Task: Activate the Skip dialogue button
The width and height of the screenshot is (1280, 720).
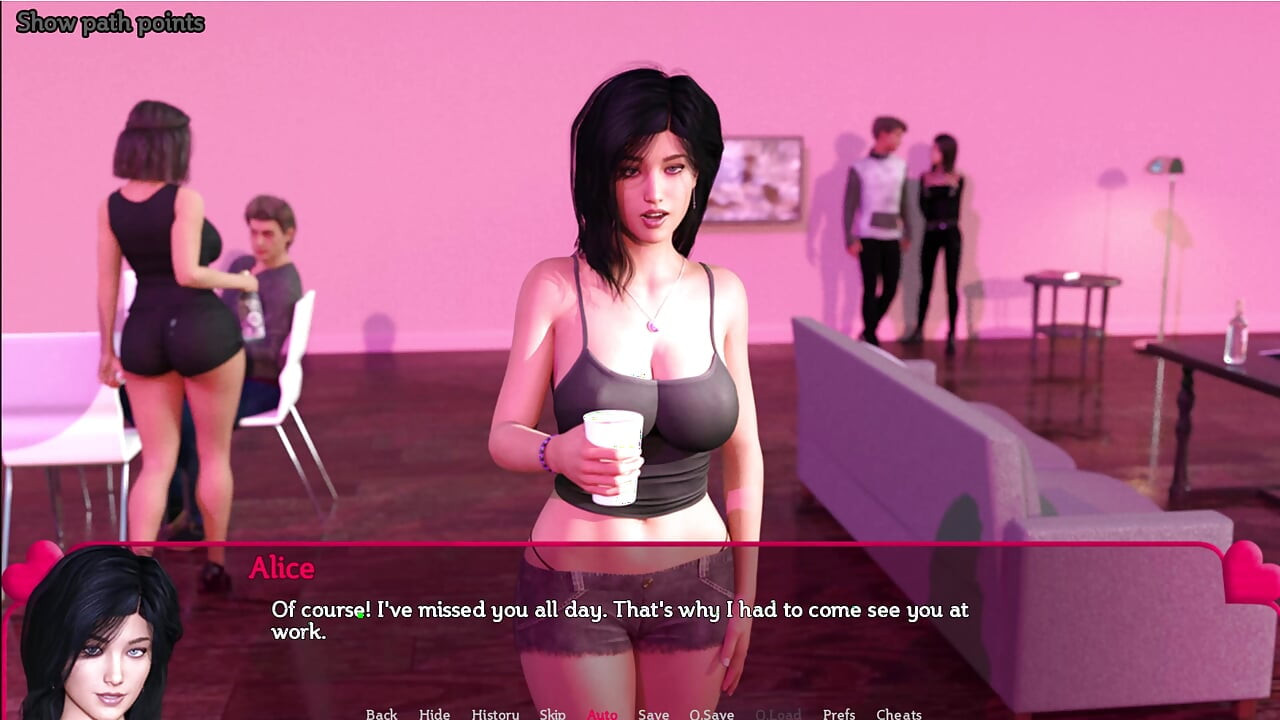Action: pyautogui.click(x=552, y=714)
